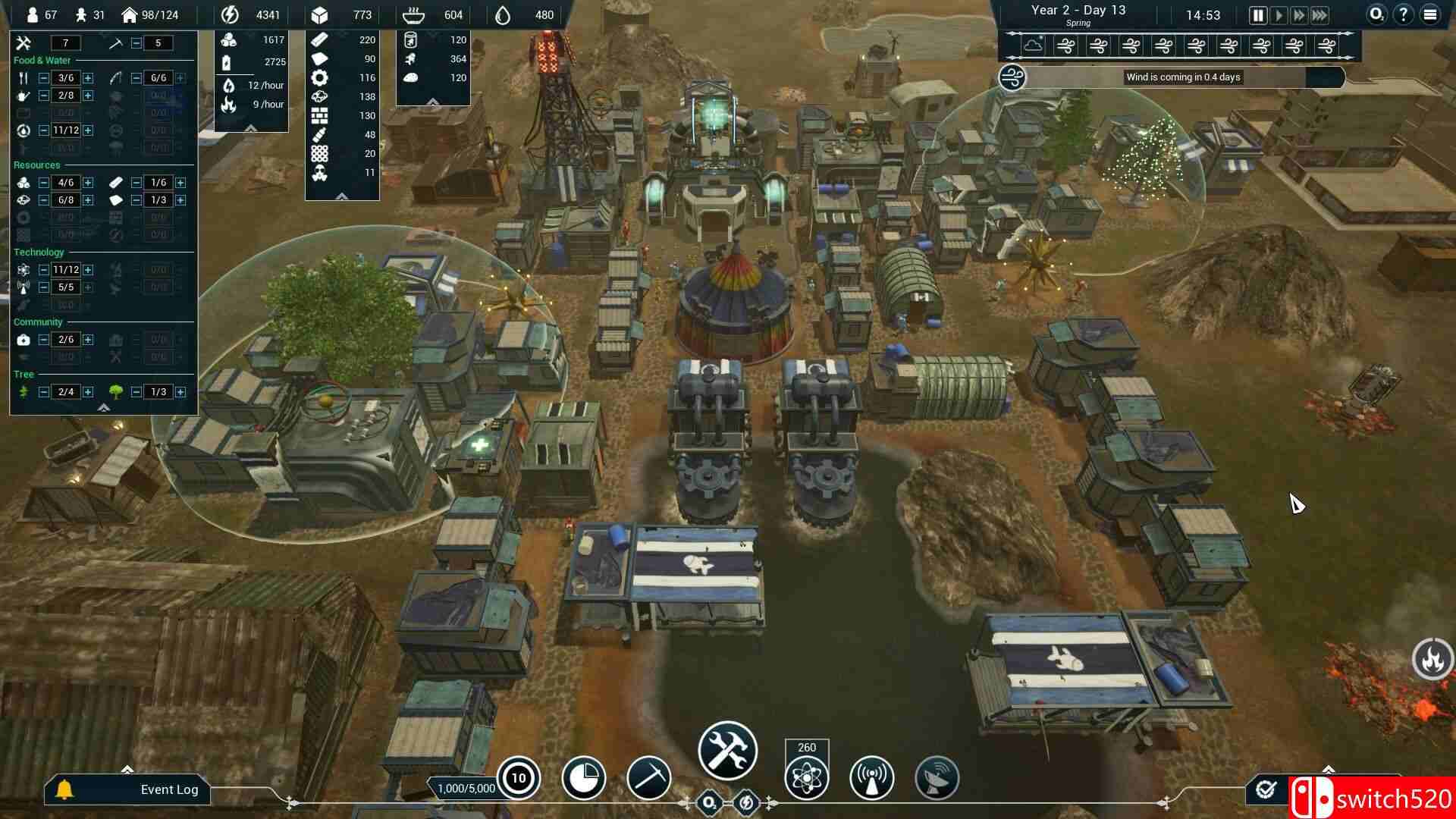Pause the game with the pause button
The image size is (1456, 819).
point(1257,14)
